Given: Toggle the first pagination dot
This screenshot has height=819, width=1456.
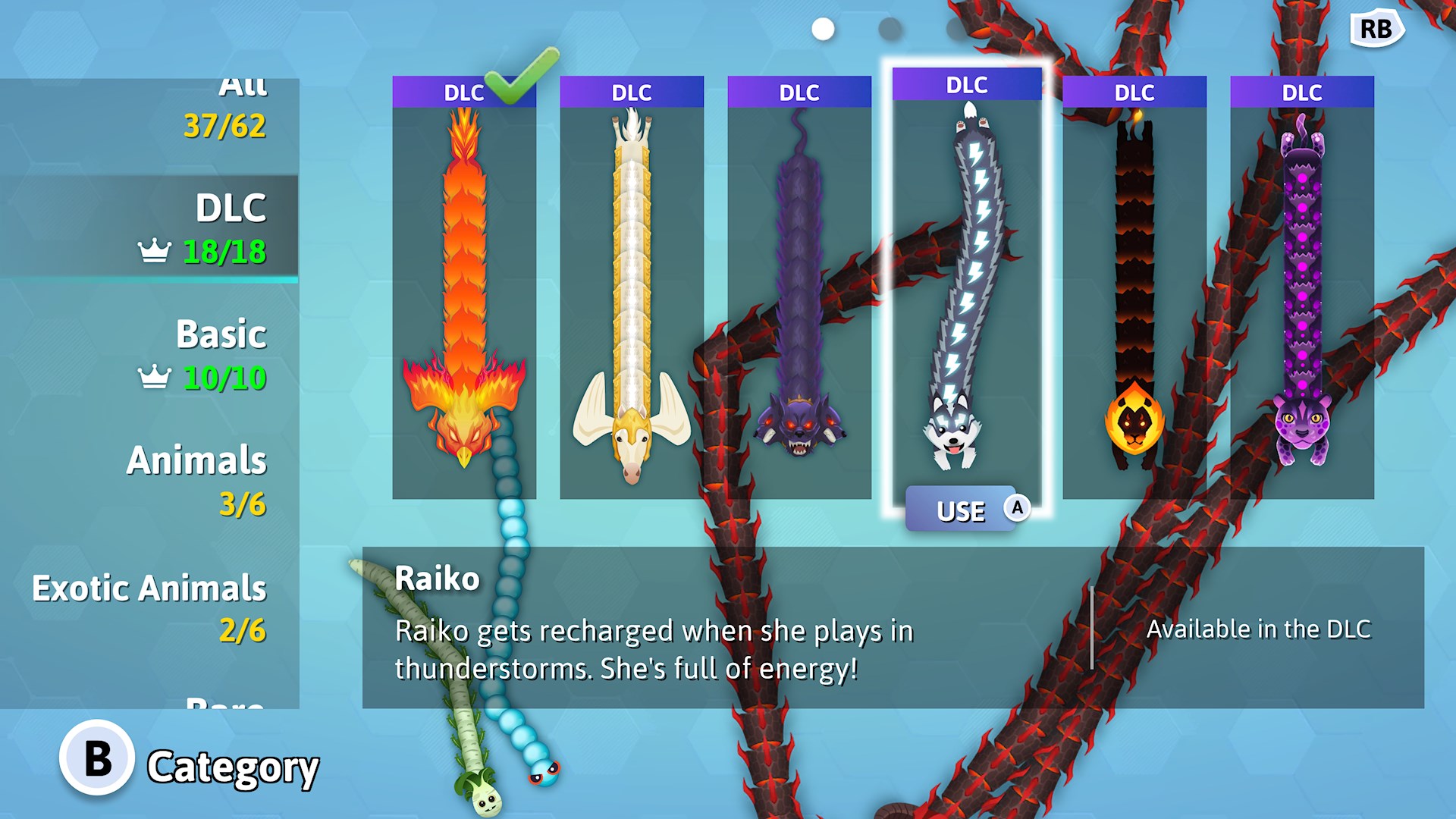Looking at the screenshot, I should (821, 30).
